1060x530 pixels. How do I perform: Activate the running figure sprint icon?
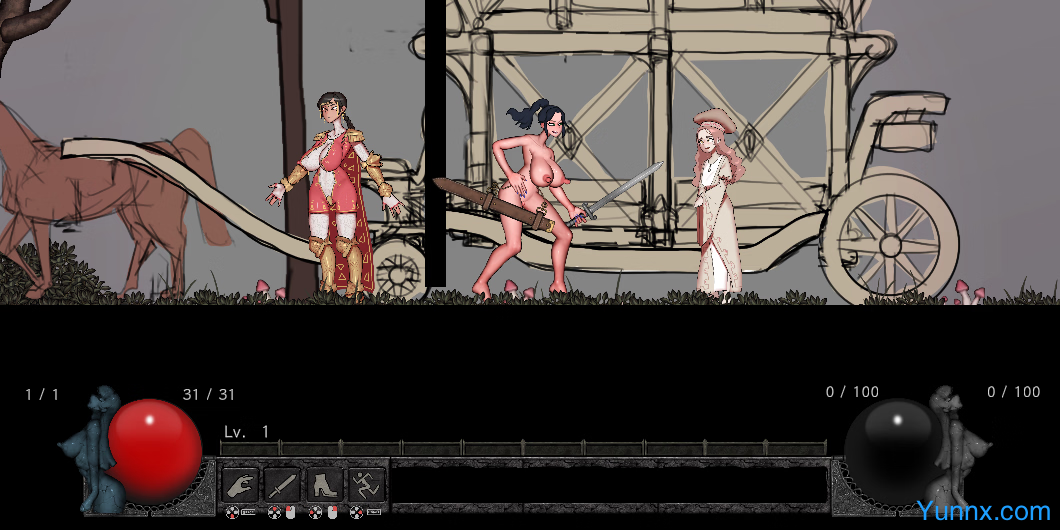tap(366, 485)
